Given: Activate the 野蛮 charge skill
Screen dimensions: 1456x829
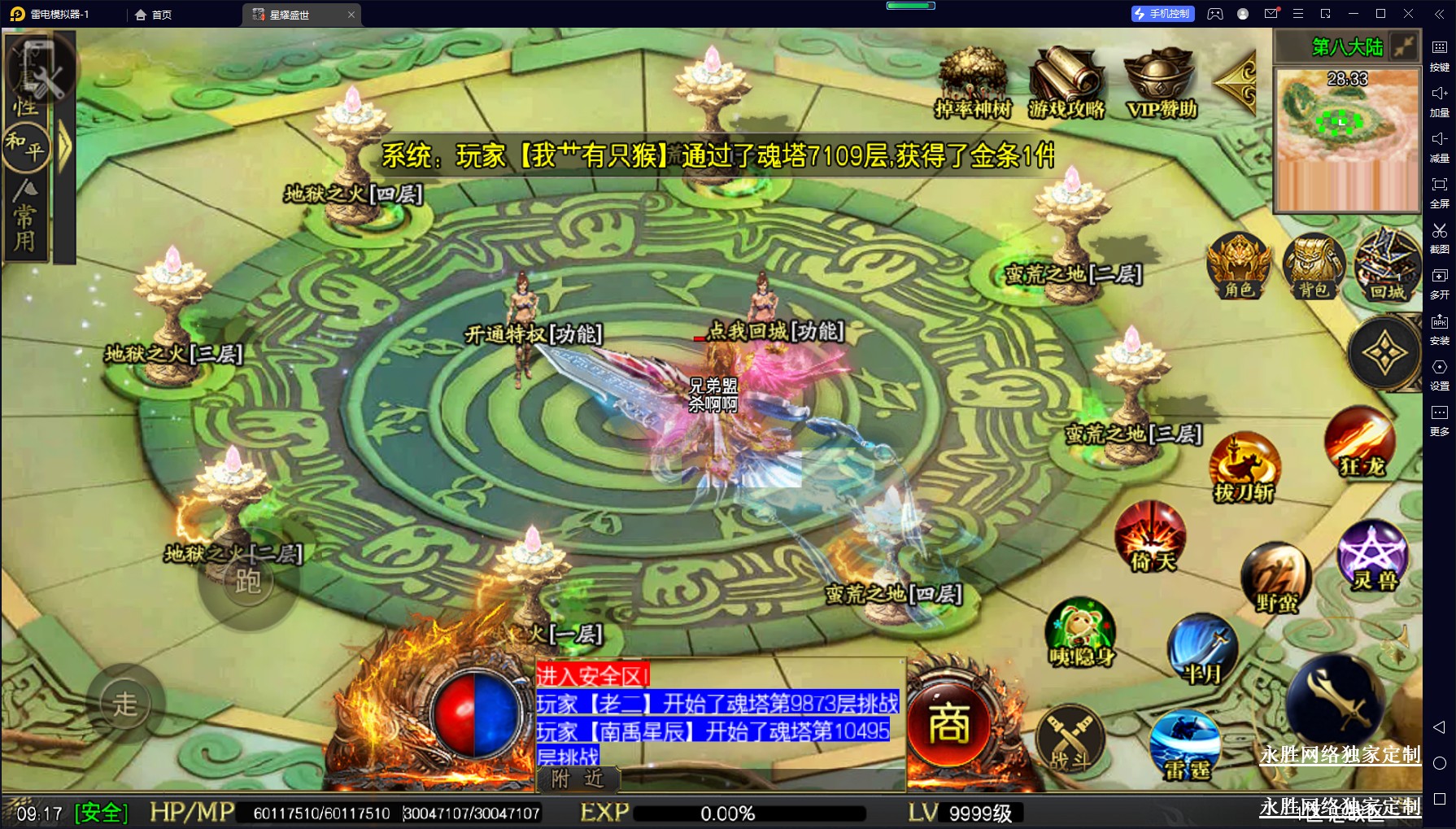Looking at the screenshot, I should 1275,578.
